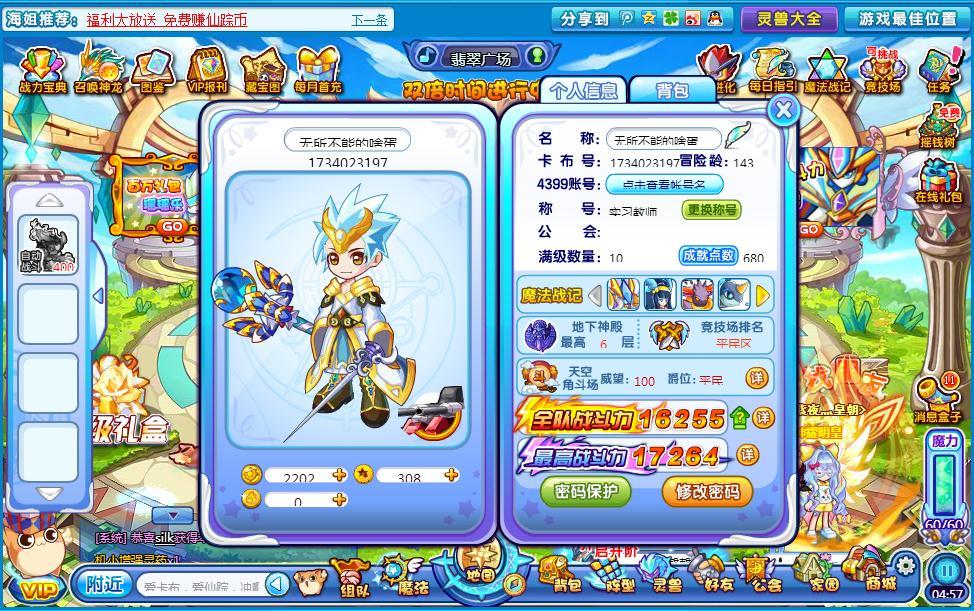Image resolution: width=974 pixels, height=611 pixels.
Task: Click the 修改密码 change password button
Action: [707, 491]
